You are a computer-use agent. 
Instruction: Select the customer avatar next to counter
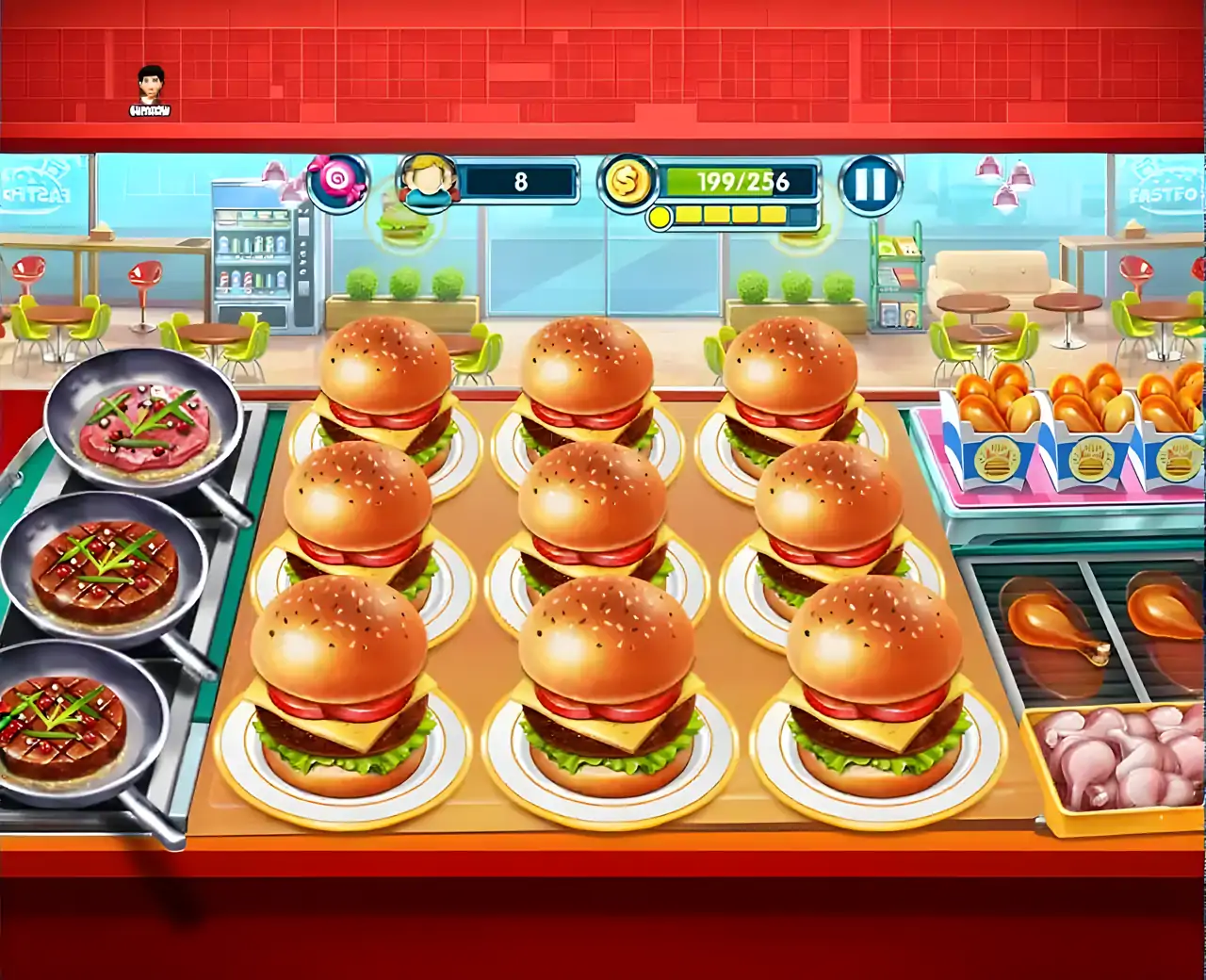coord(429,184)
